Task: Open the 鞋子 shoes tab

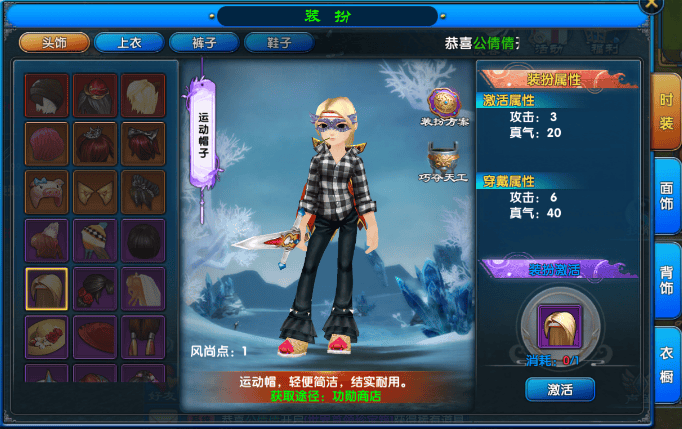Action: 279,43
